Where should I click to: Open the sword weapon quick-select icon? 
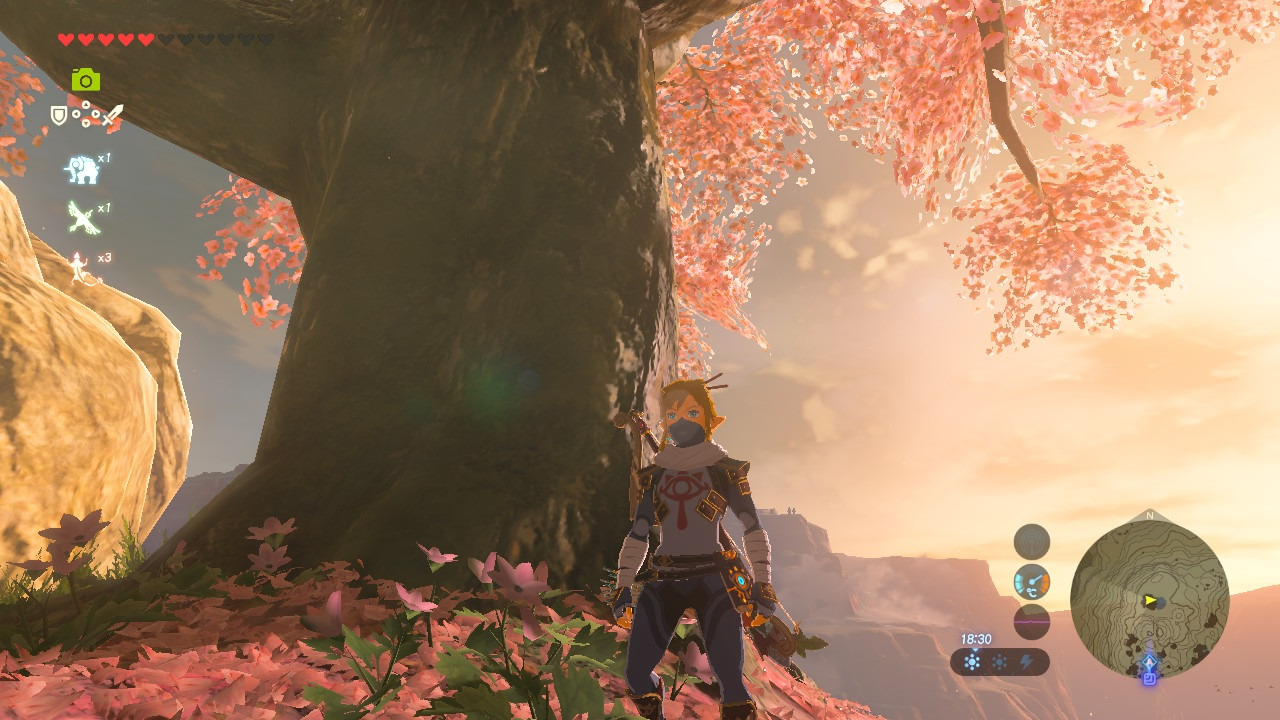(x=112, y=116)
